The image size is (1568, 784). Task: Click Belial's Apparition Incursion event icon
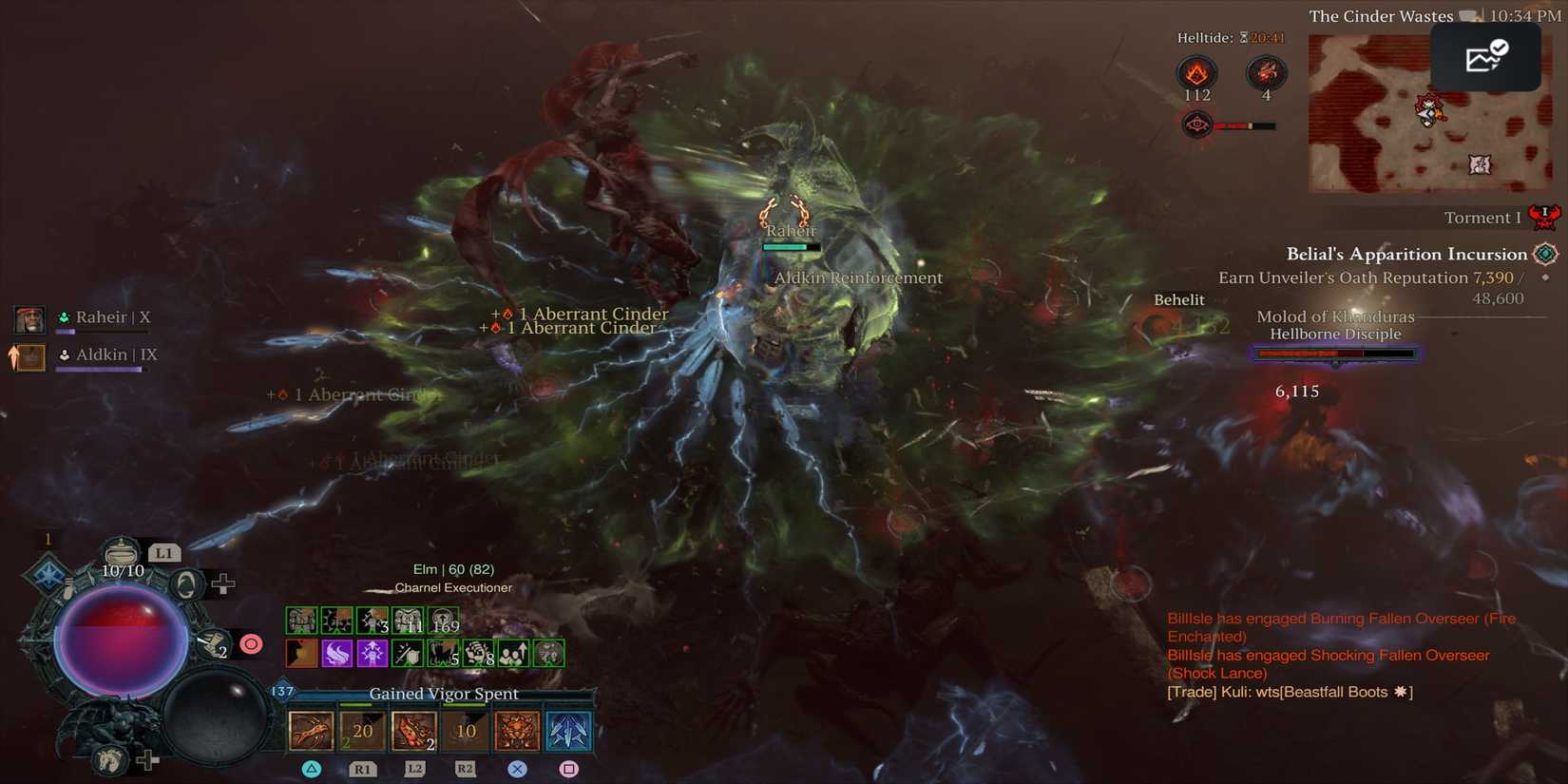1544,253
